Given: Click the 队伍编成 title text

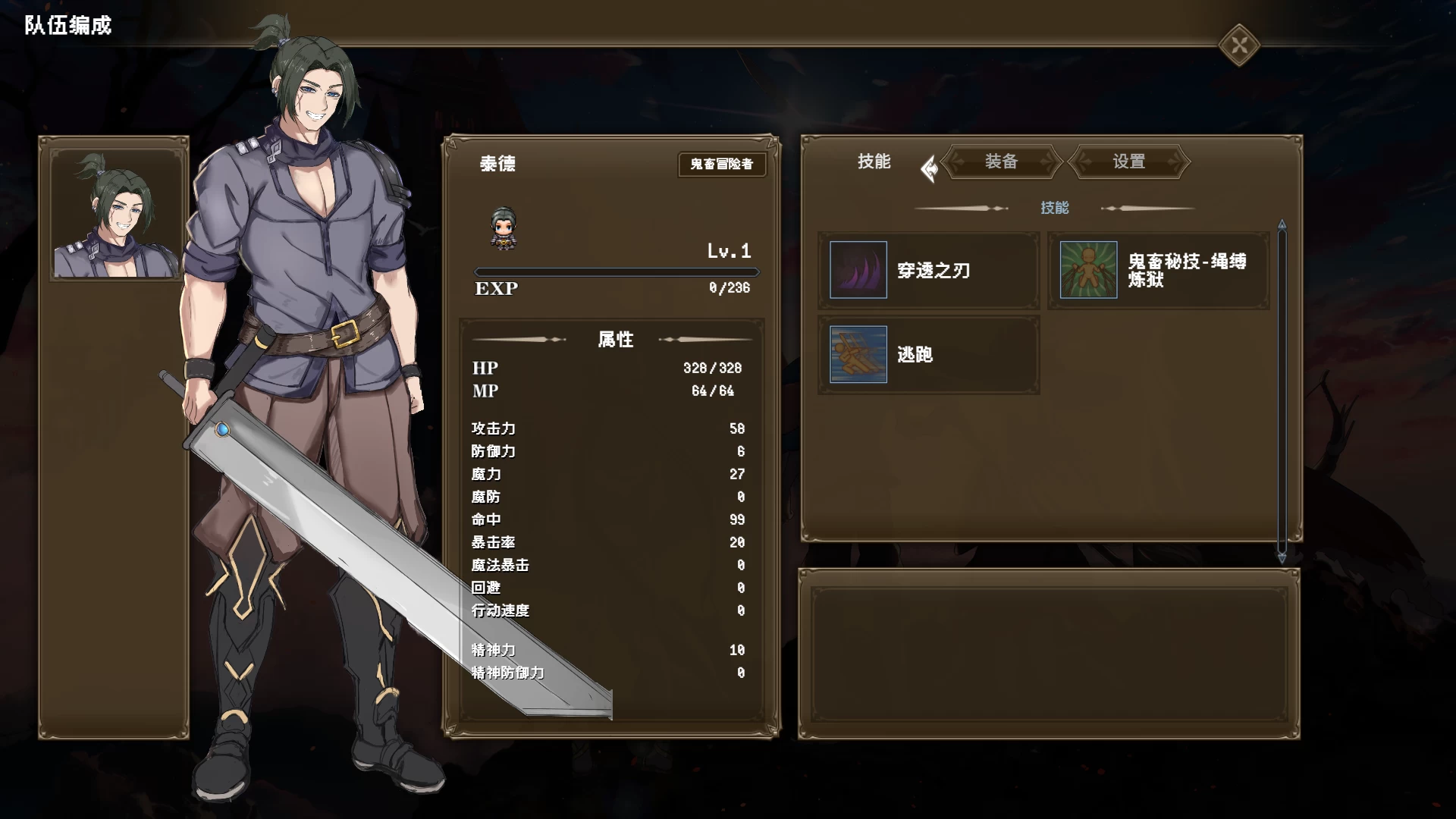Looking at the screenshot, I should coord(65,24).
